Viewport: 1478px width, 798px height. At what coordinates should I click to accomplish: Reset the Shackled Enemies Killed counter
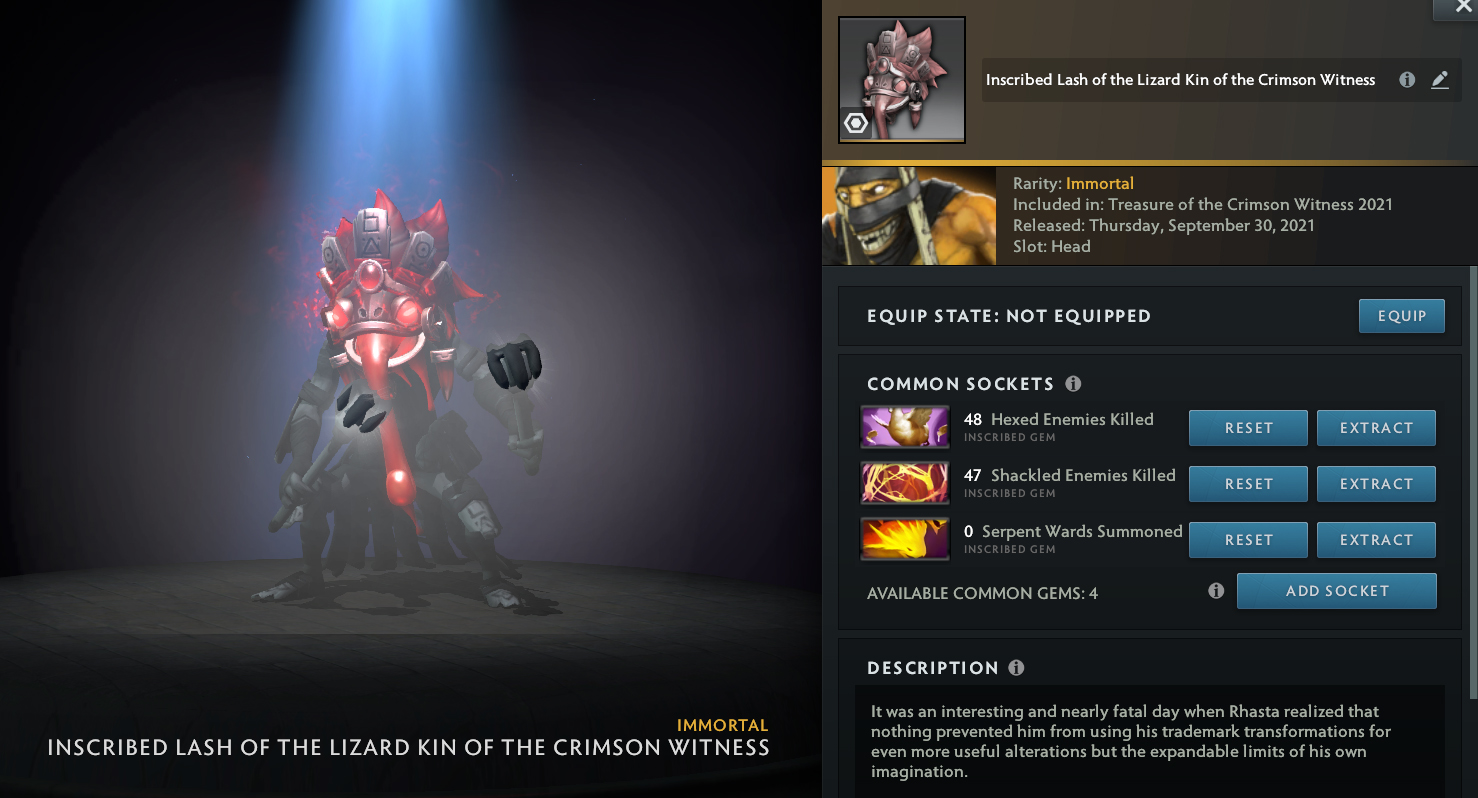pos(1248,484)
